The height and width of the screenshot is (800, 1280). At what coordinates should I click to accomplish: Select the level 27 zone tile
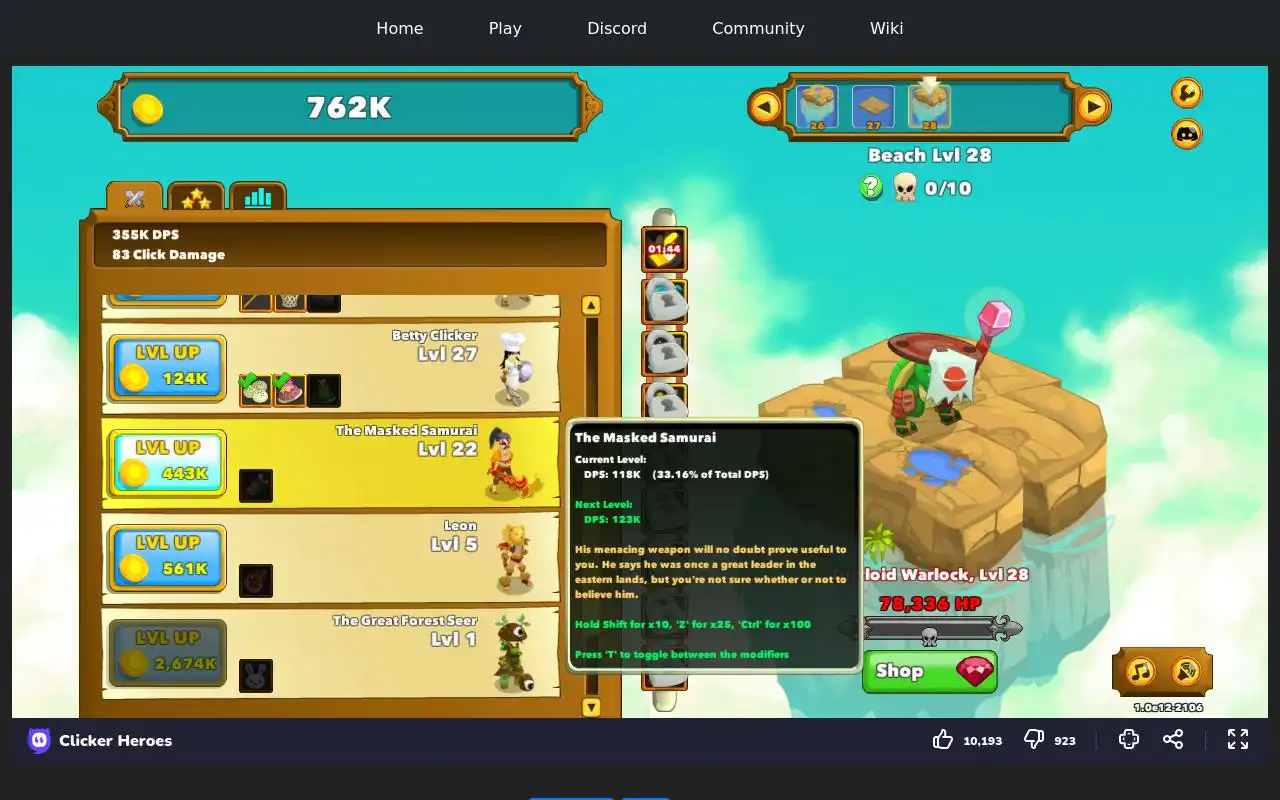[873, 107]
